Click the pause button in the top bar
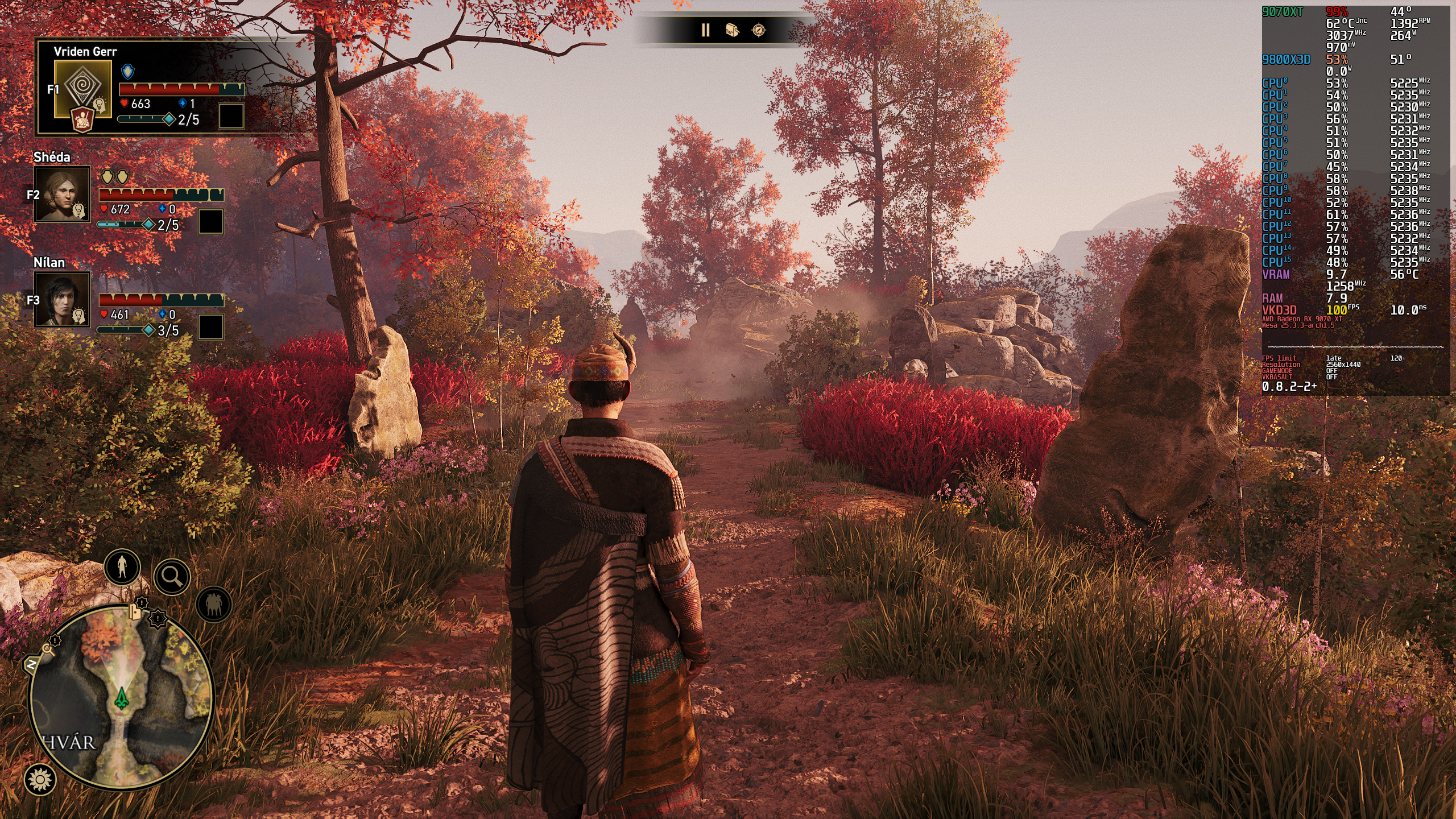 705,30
